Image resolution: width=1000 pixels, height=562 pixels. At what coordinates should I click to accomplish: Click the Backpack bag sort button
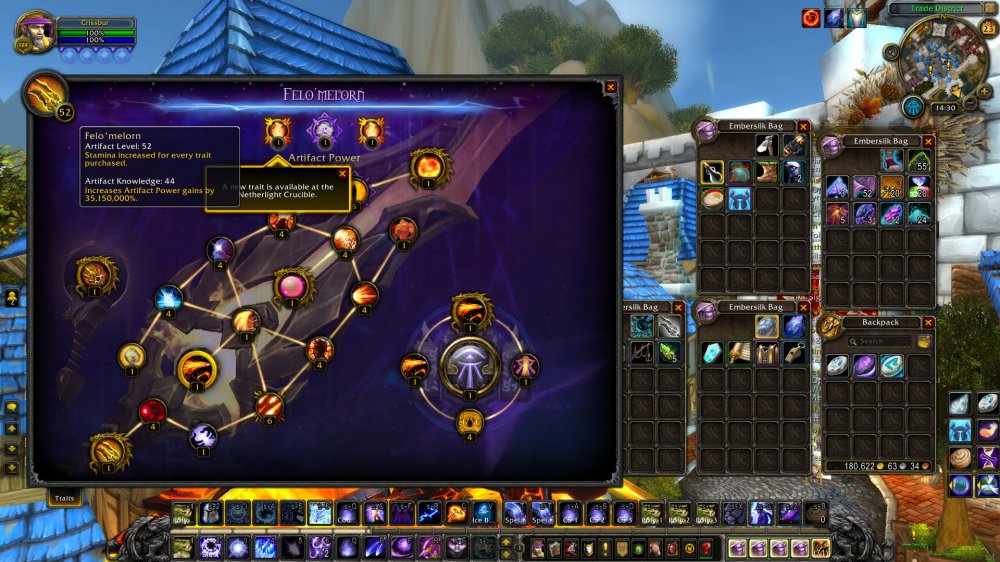click(925, 341)
